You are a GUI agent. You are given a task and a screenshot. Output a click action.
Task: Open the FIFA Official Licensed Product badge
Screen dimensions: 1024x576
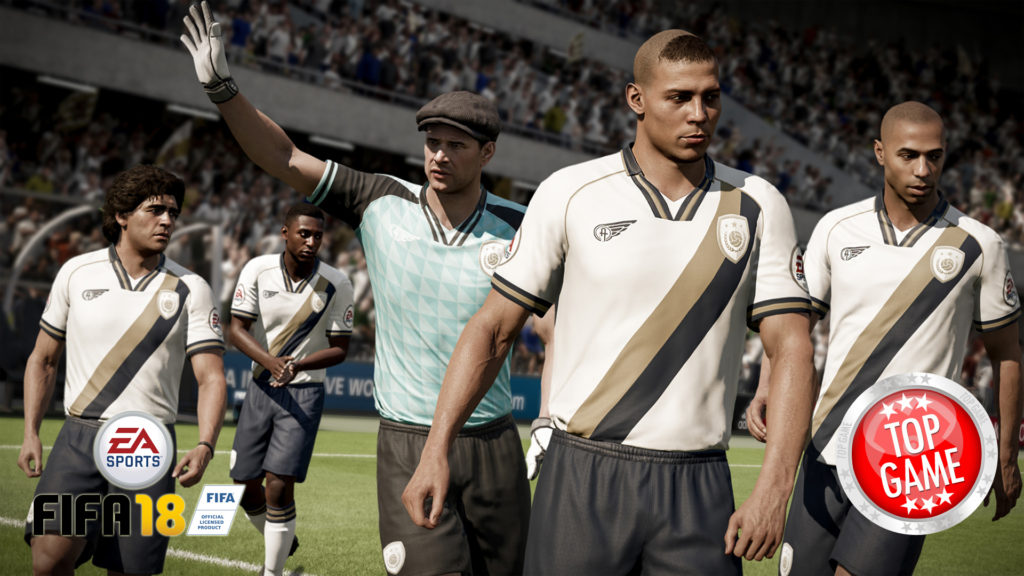215,509
